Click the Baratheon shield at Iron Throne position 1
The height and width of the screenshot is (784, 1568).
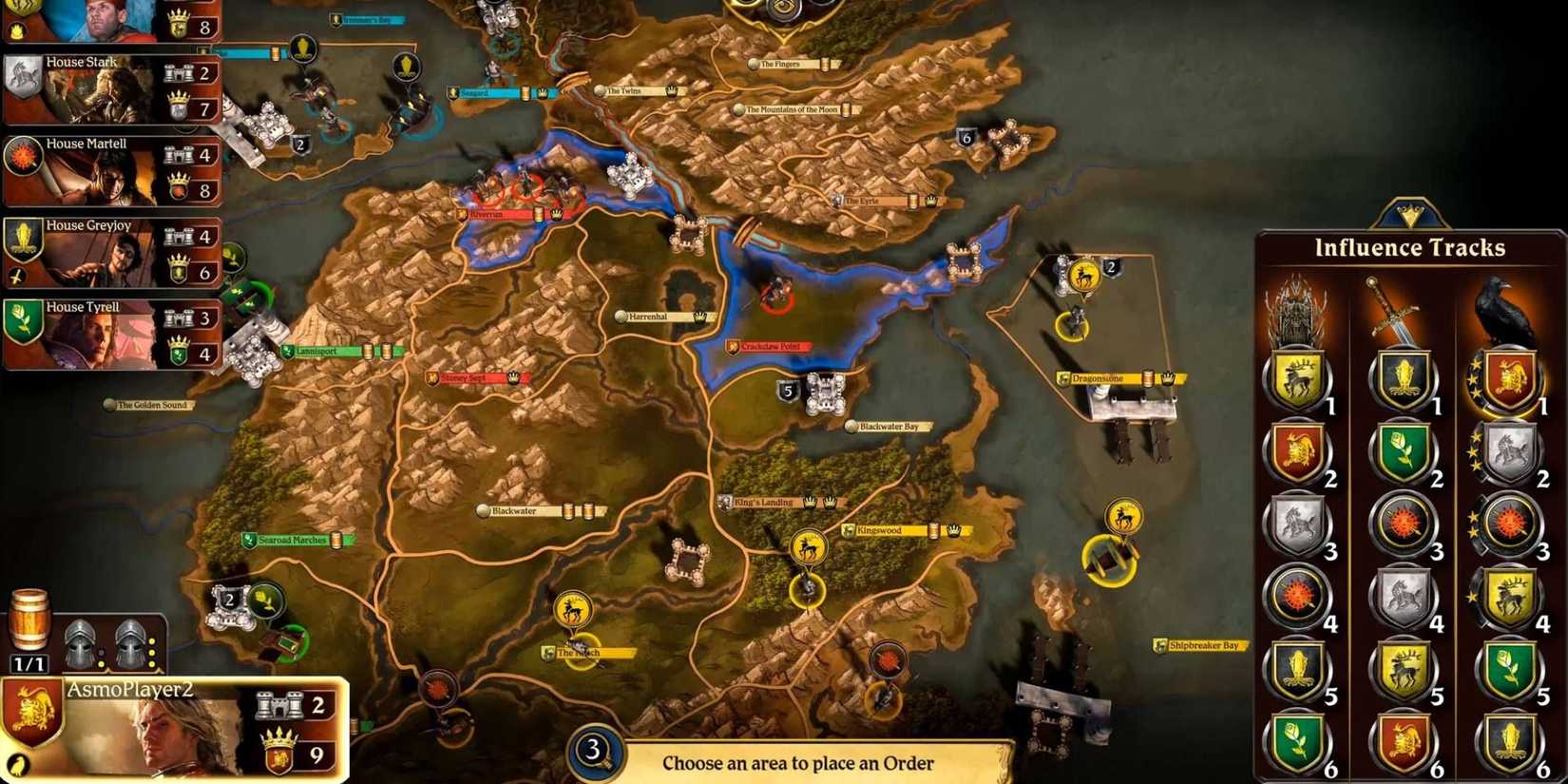1298,378
